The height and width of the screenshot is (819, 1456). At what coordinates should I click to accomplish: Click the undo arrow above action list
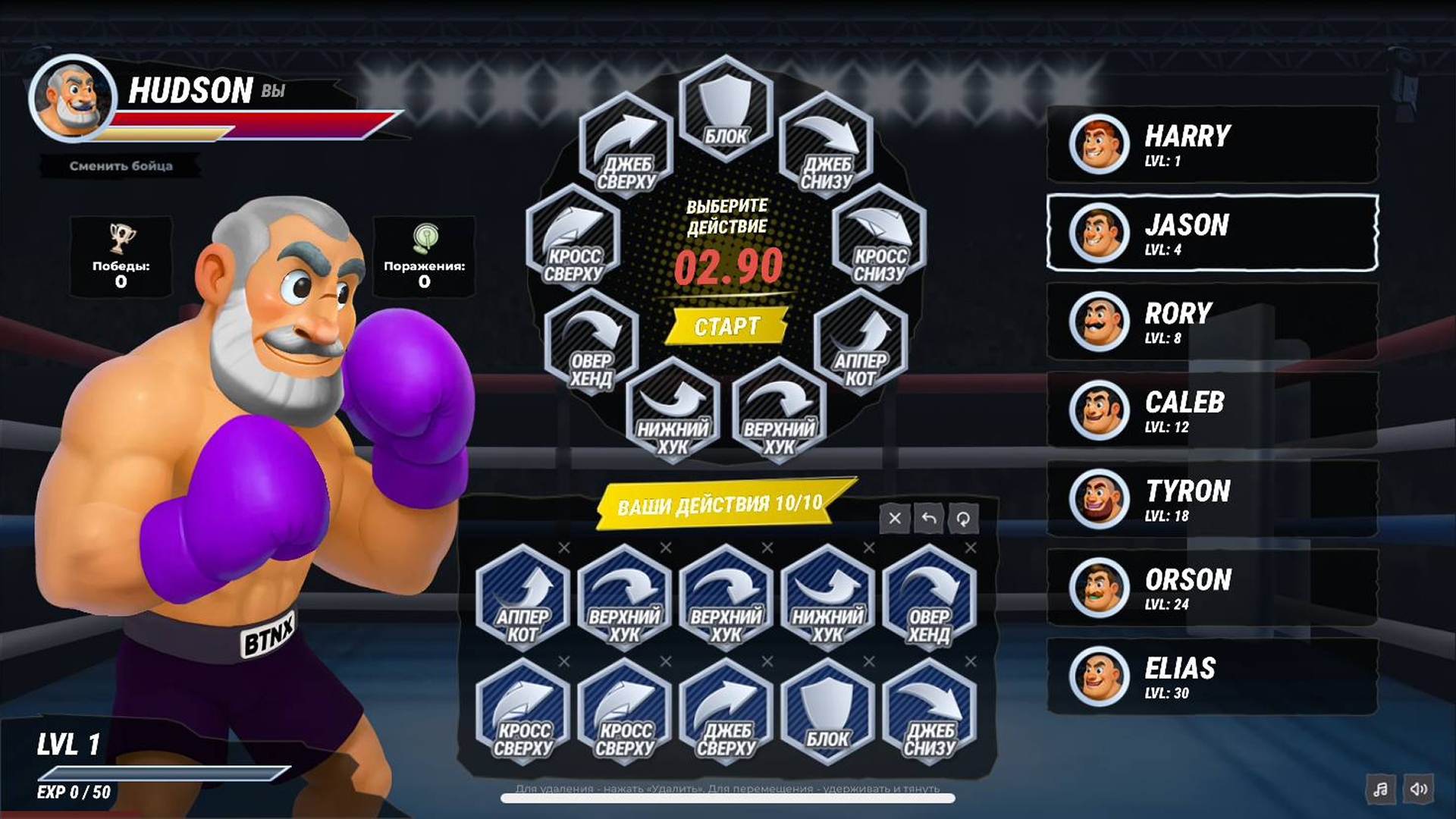point(929,519)
